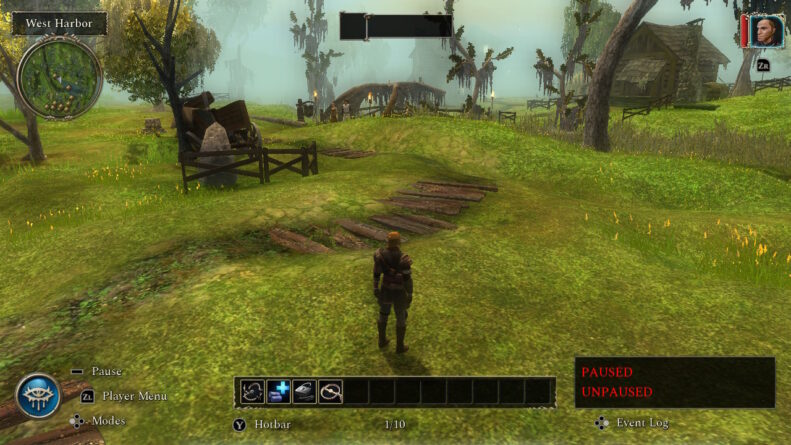Select the third hotbar slot item
Viewport: 791px width, 445px height.
[x=304, y=391]
